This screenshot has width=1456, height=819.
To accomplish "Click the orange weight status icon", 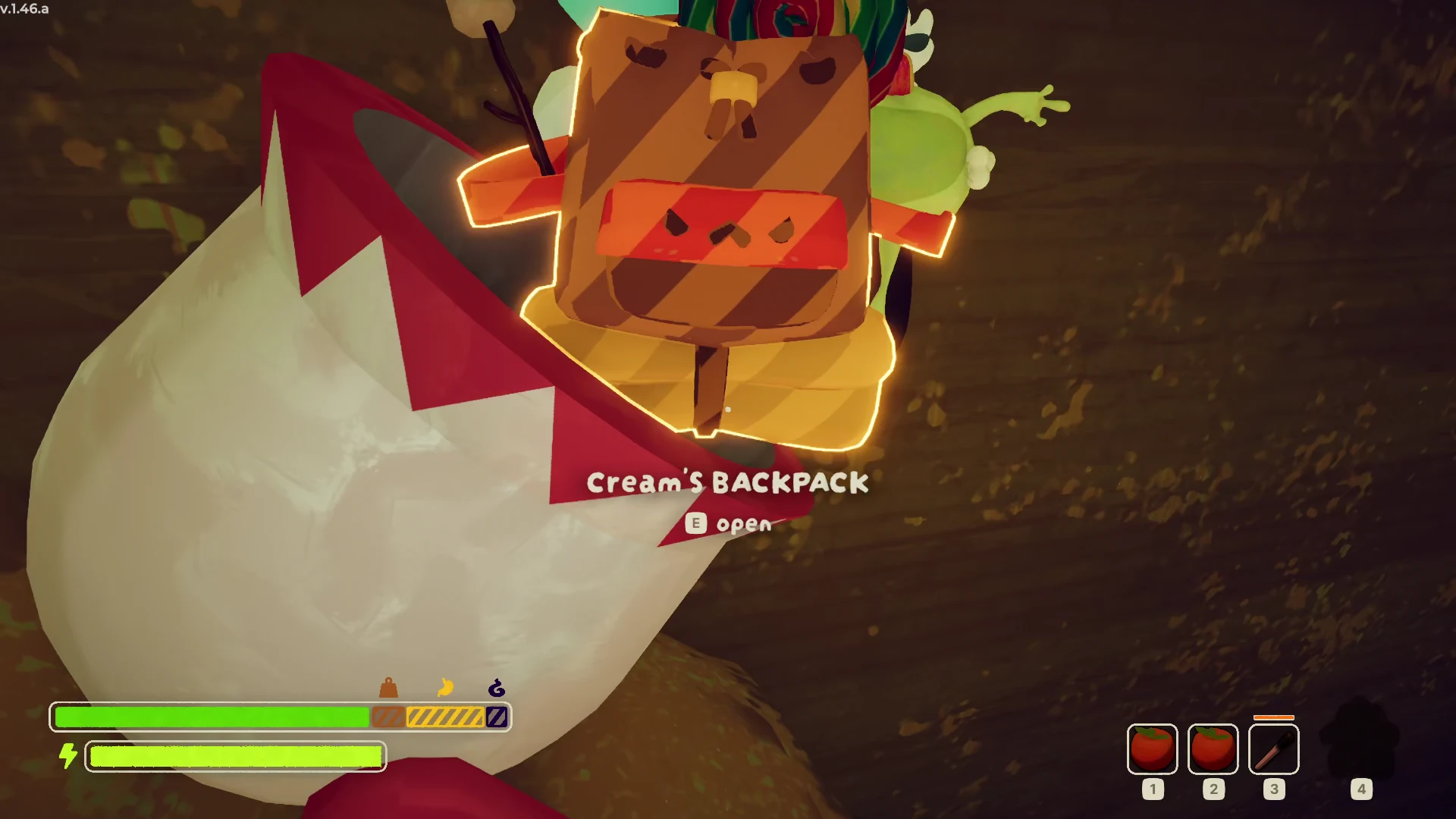I will click(x=388, y=688).
